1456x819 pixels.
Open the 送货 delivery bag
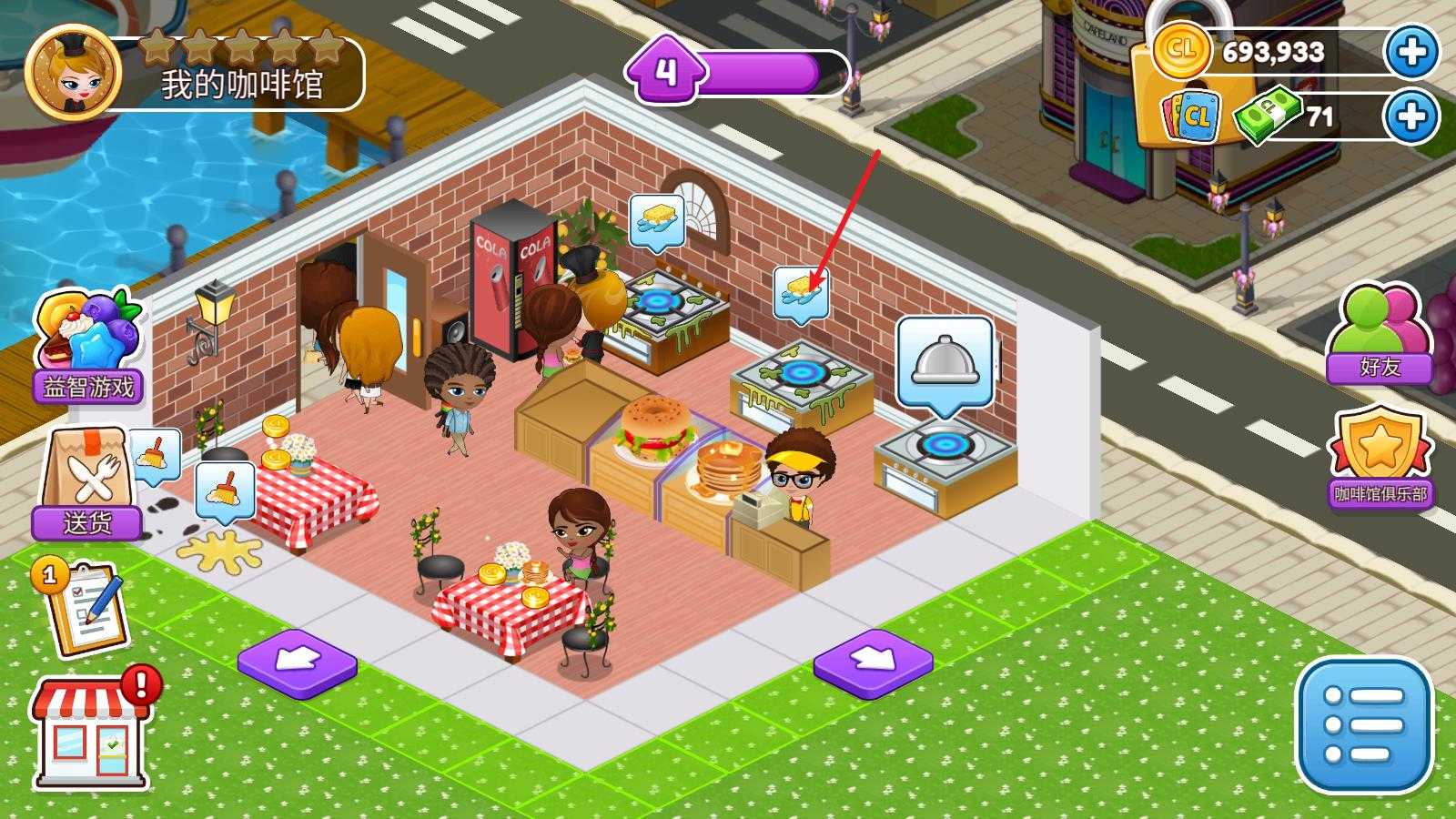[88, 484]
